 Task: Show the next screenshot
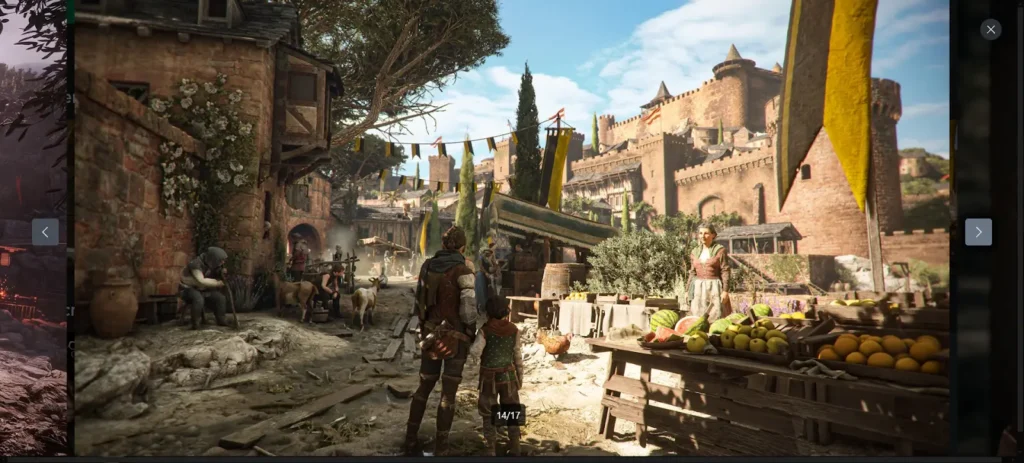978,232
